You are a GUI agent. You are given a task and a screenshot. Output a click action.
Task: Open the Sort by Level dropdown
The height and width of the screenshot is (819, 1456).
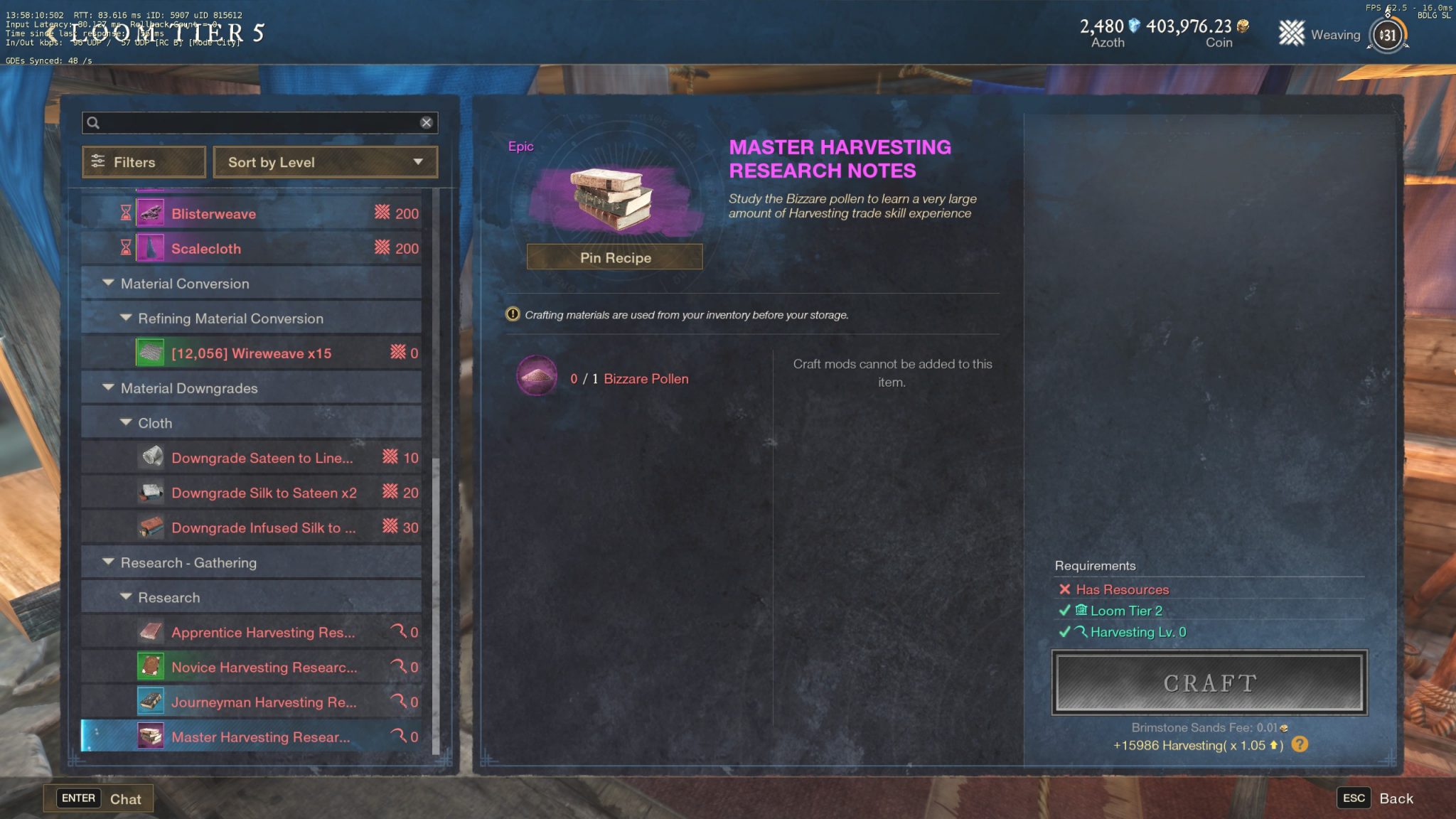pyautogui.click(x=325, y=162)
